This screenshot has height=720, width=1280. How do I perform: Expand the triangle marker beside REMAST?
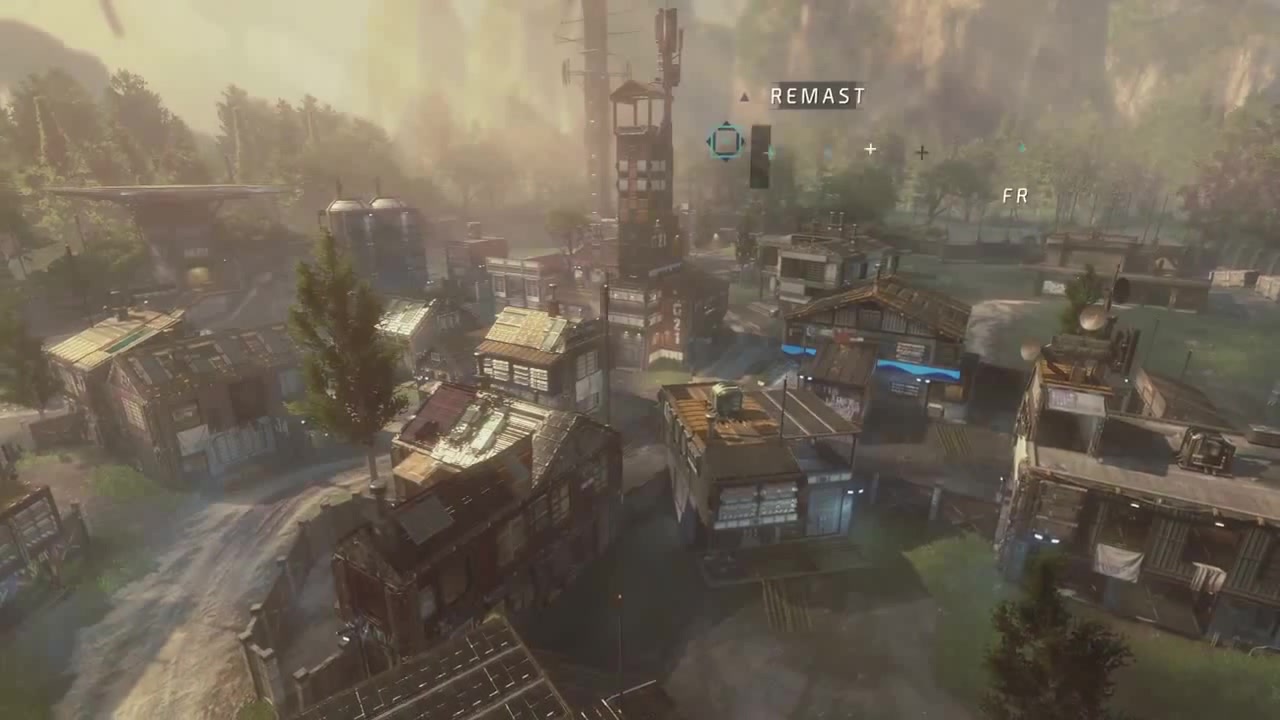click(x=744, y=97)
